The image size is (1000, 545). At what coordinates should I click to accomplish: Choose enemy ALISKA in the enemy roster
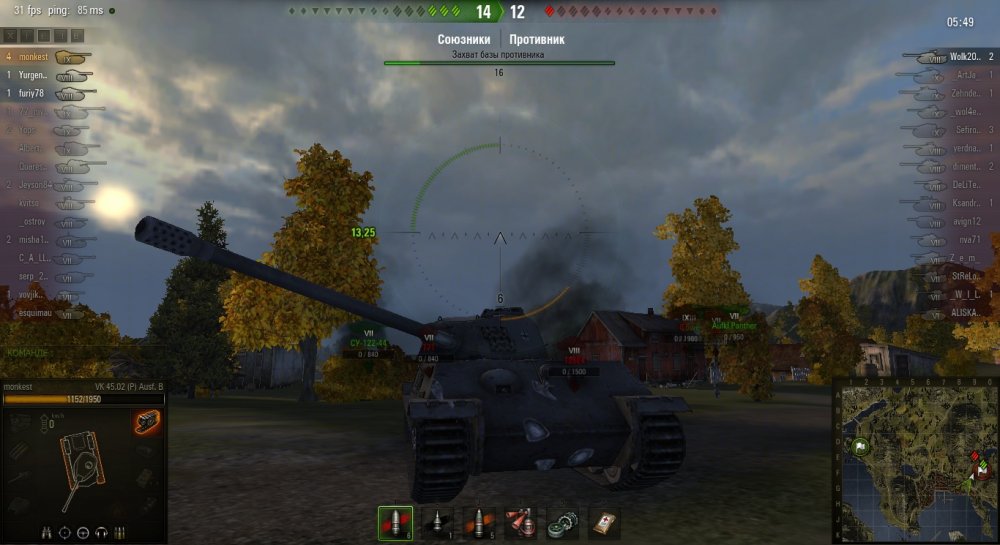coord(966,312)
